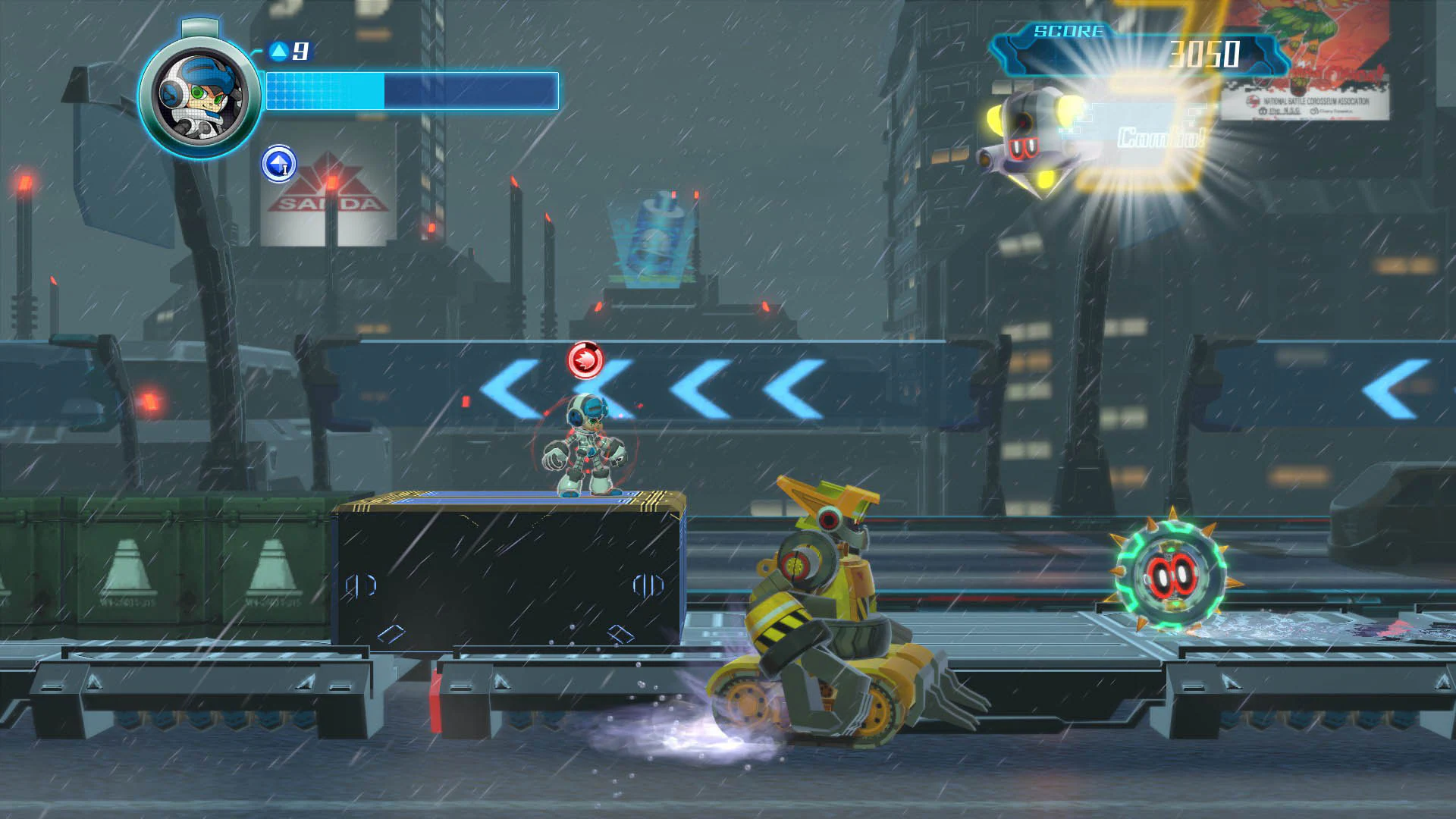This screenshot has height=819, width=1456.
Task: Click the score value 3050
Action: (x=1205, y=55)
